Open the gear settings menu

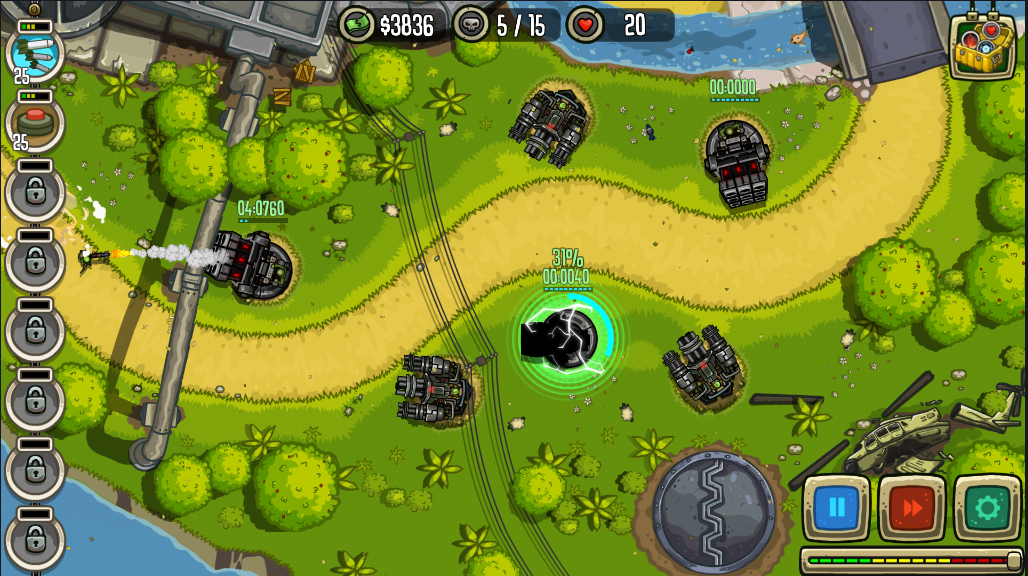[x=987, y=508]
